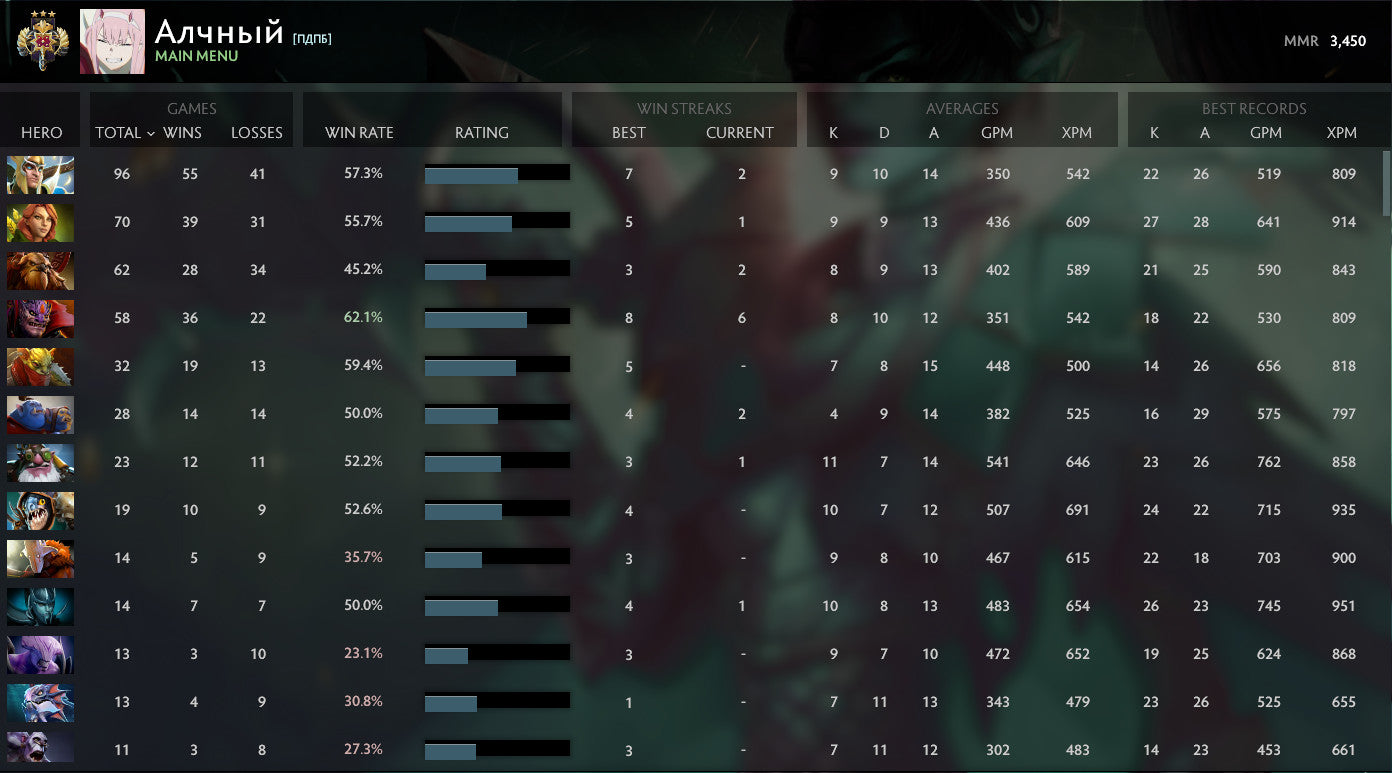Select the Phantom Assassin hero portrait
Viewport: 1392px width, 773px height.
point(40,607)
